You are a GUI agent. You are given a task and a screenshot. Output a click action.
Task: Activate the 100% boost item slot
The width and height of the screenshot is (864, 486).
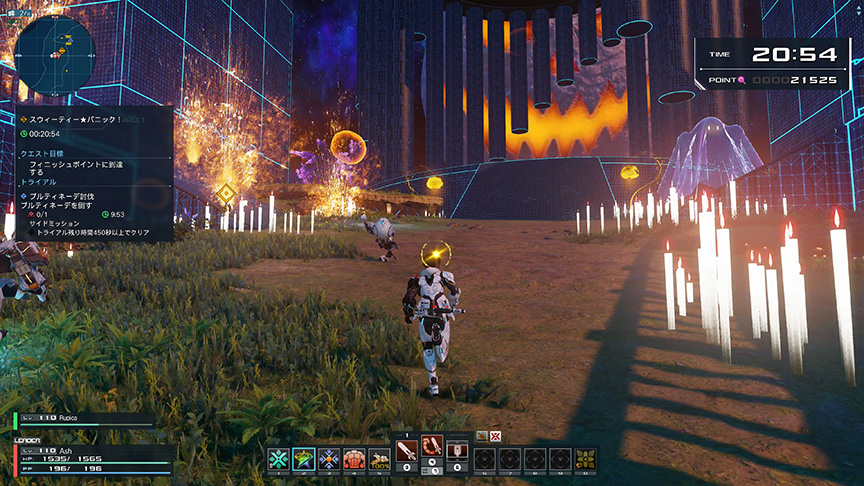click(x=379, y=459)
